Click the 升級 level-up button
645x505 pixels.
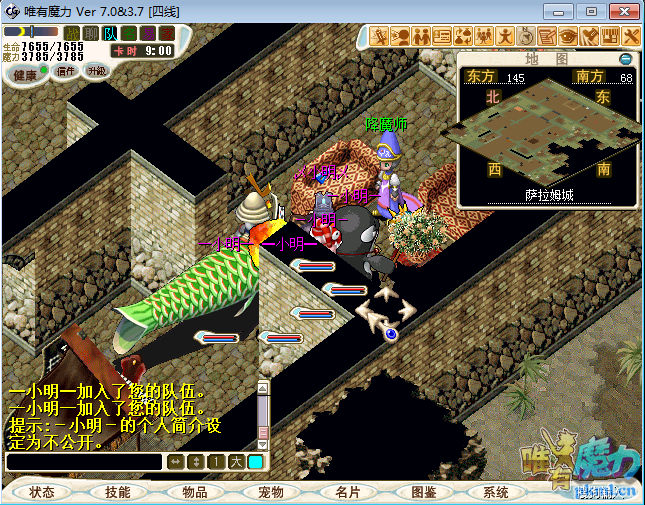coord(97,71)
